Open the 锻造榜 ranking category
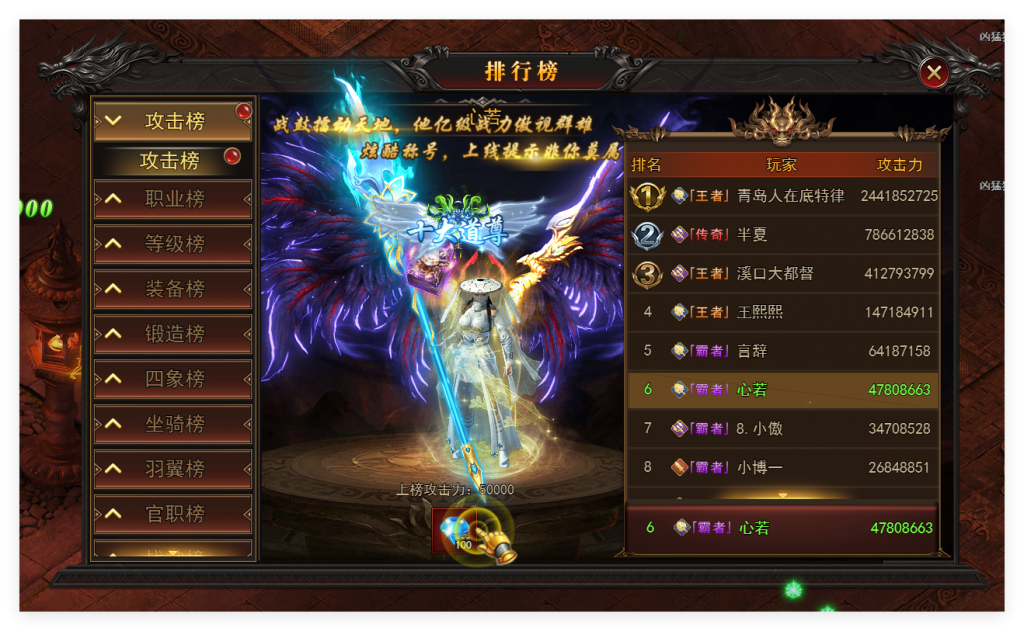1024x631 pixels. click(173, 334)
